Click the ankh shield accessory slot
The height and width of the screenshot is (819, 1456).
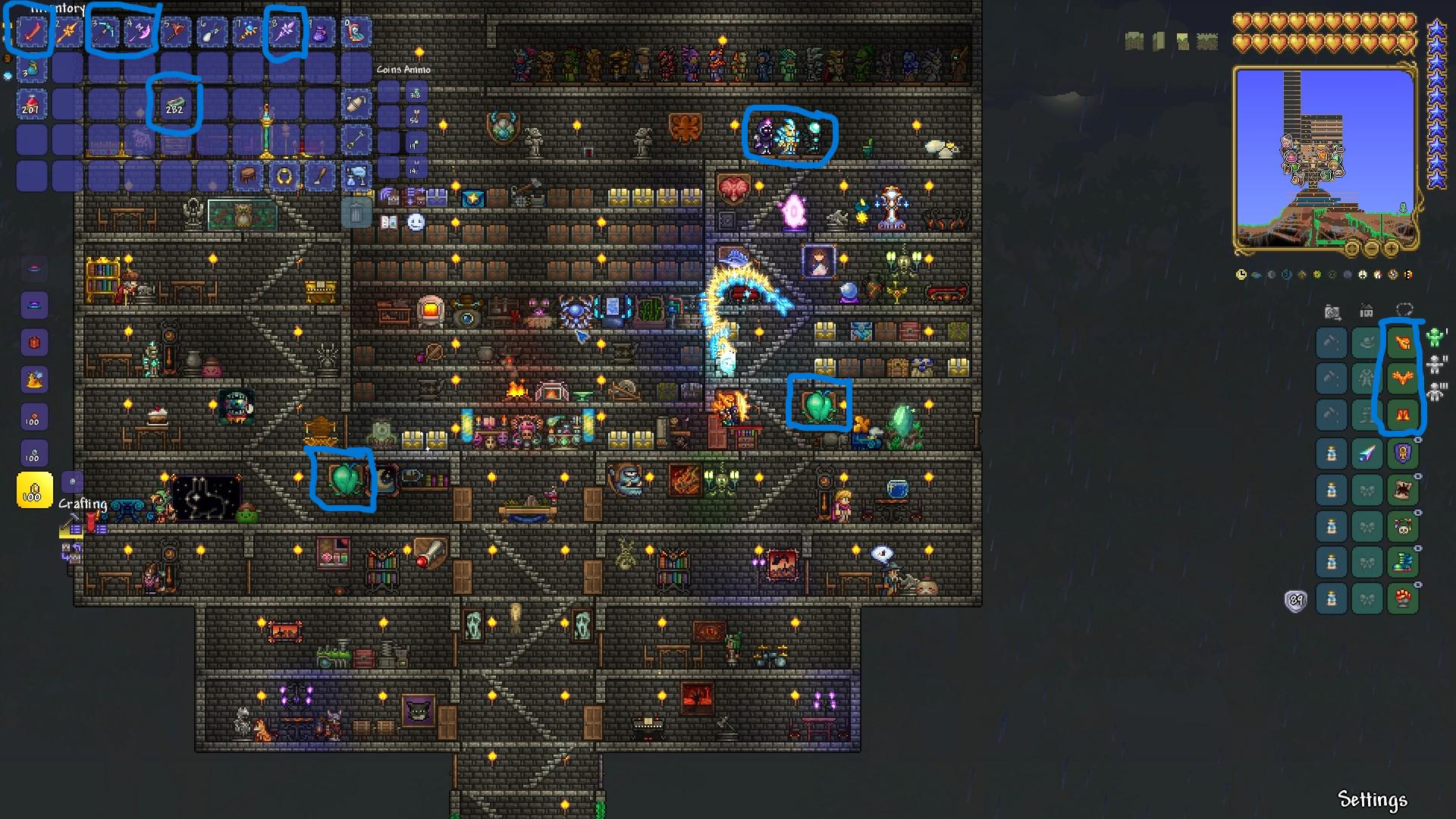pyautogui.click(x=1402, y=453)
